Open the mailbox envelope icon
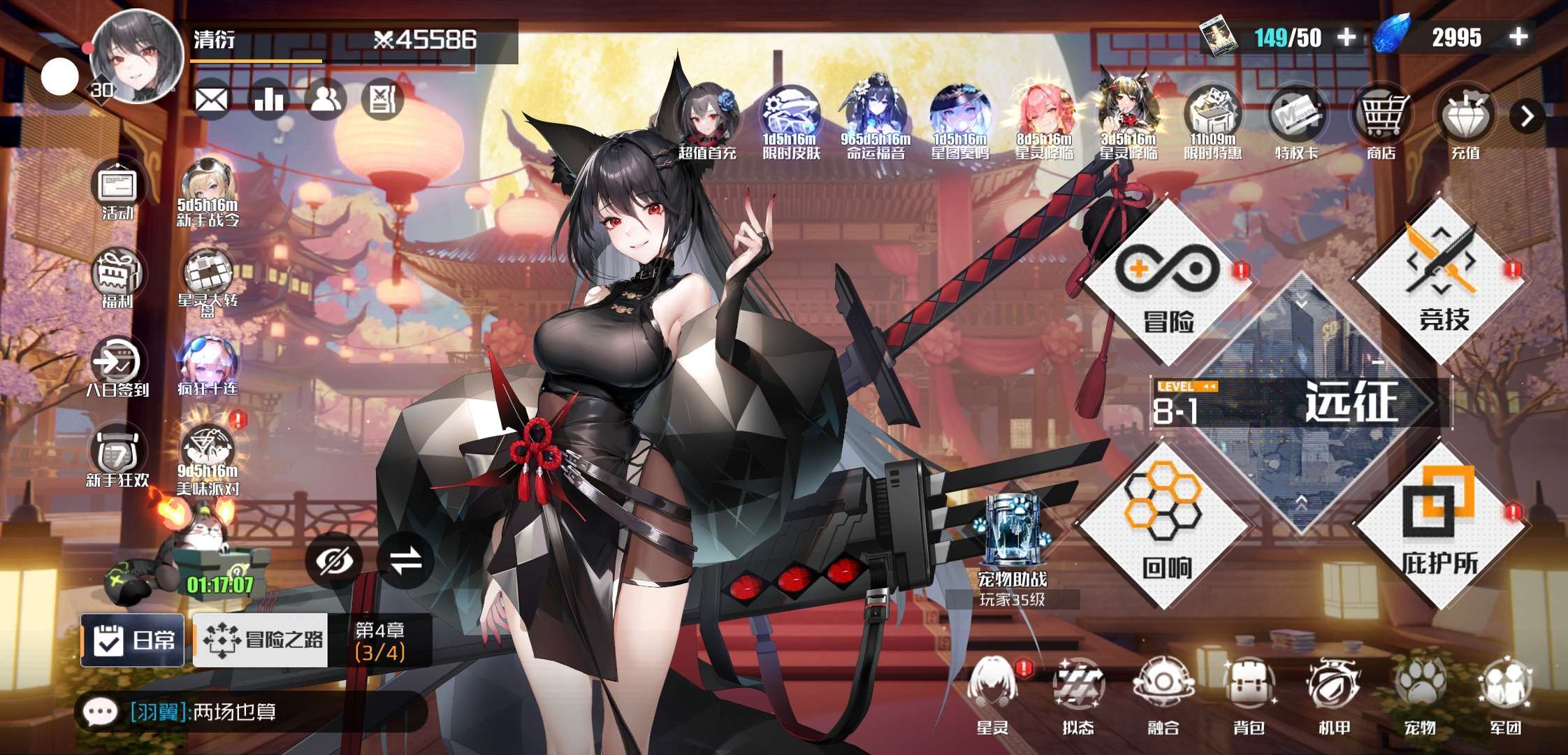This screenshot has width=1568, height=755. coord(211,100)
